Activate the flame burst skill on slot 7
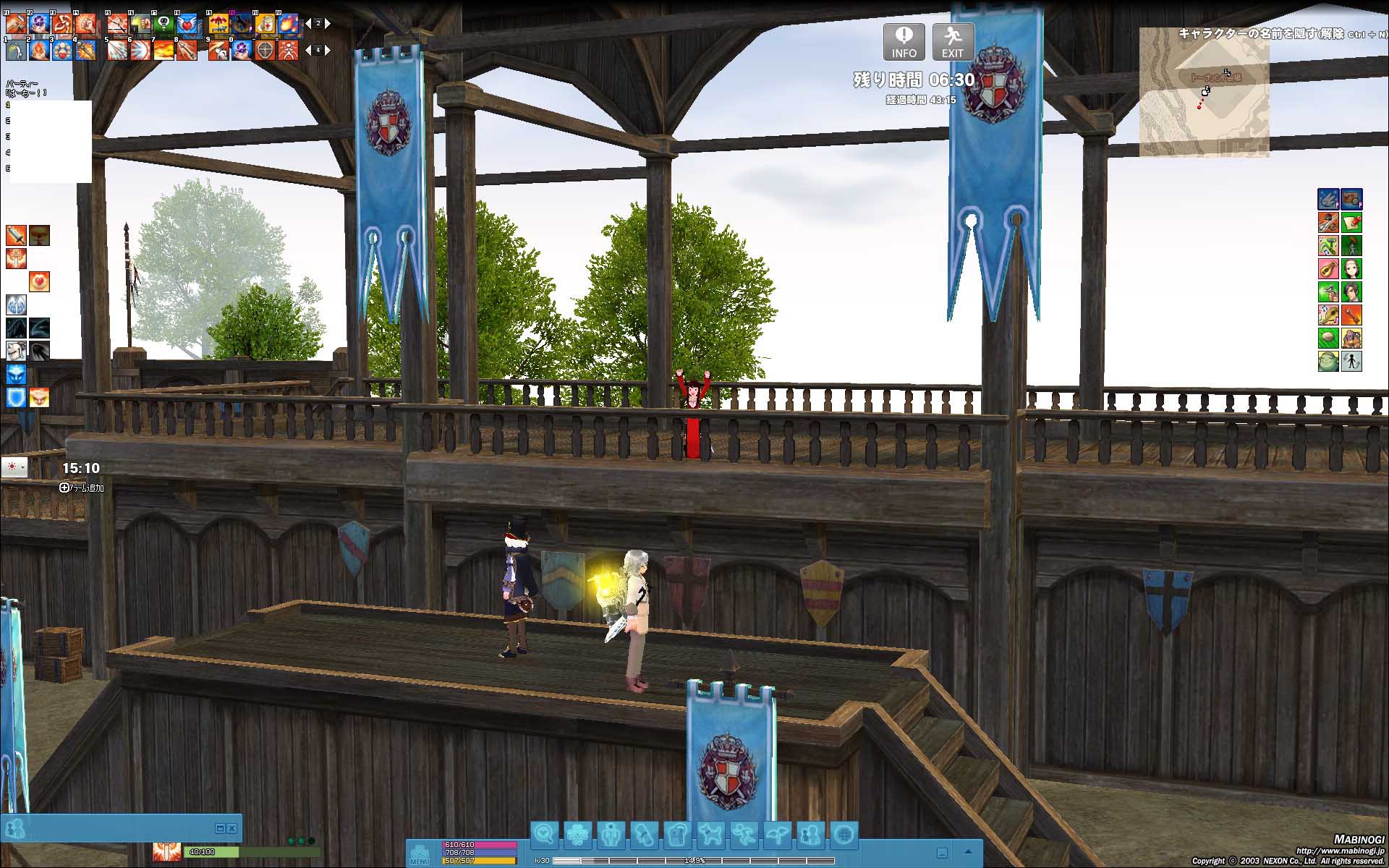This screenshot has height=868, width=1389. (x=163, y=50)
